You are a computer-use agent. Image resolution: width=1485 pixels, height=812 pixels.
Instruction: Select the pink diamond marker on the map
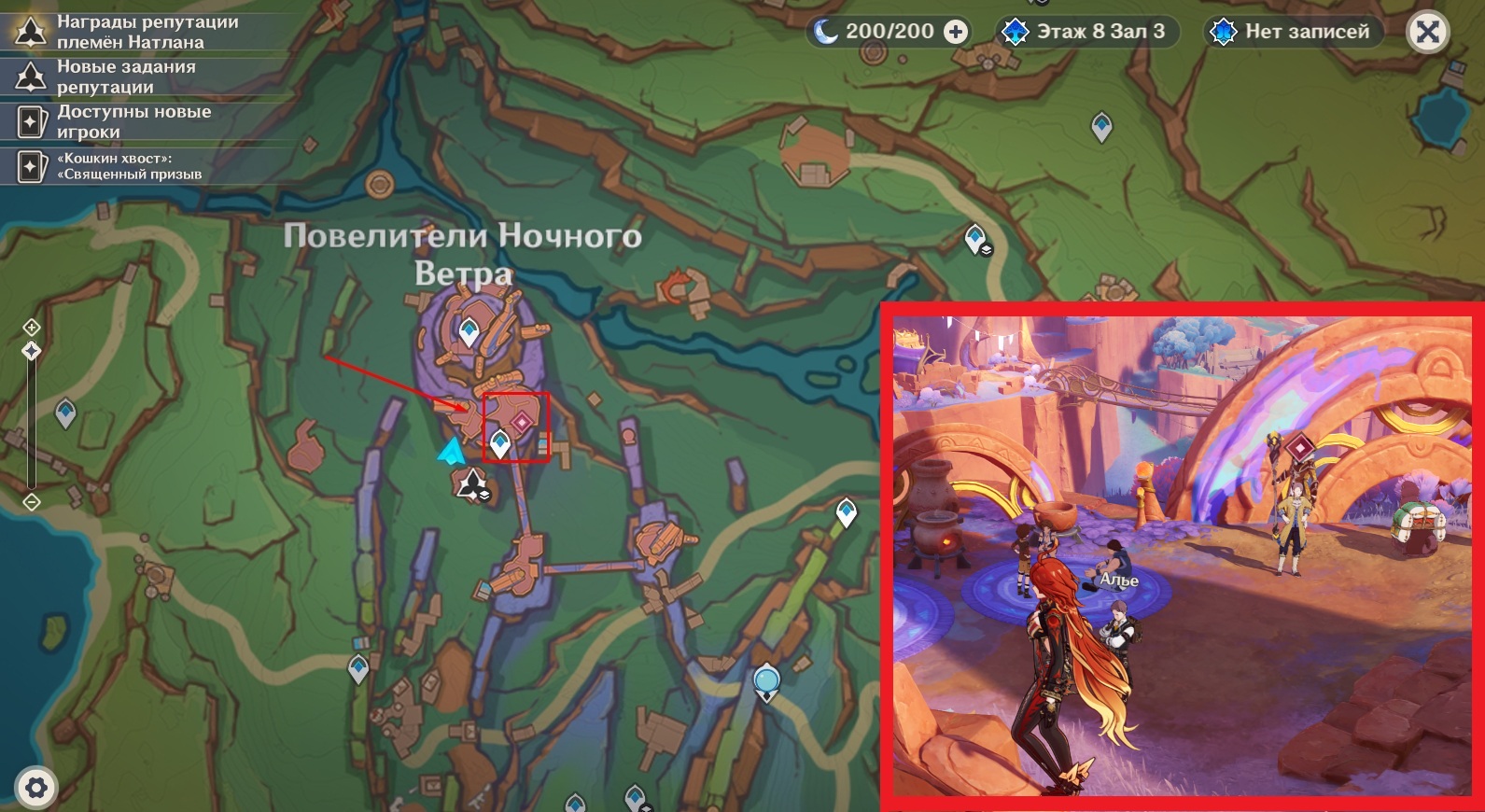[x=522, y=423]
